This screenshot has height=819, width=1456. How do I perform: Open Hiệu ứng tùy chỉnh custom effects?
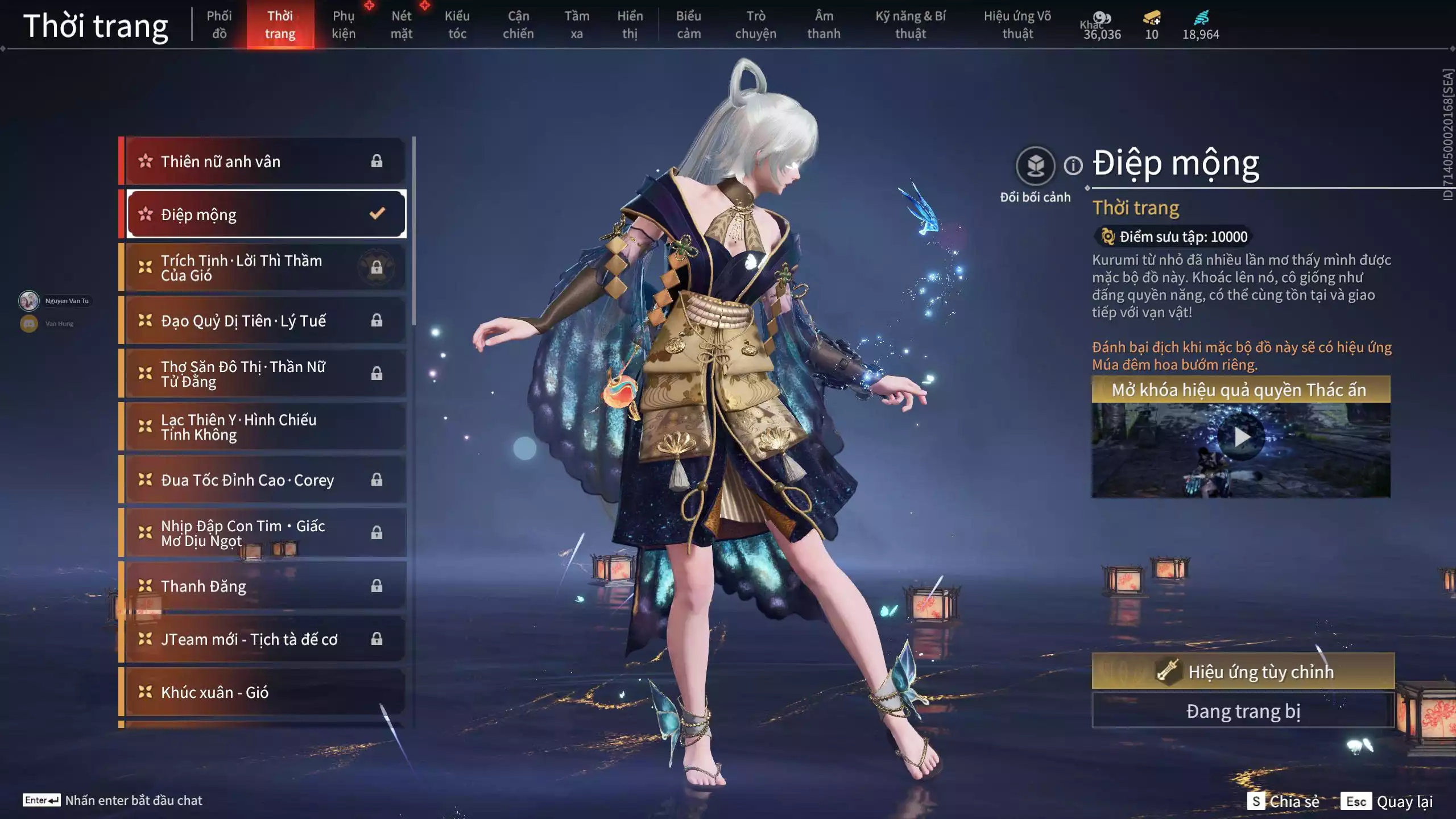pyautogui.click(x=1243, y=671)
